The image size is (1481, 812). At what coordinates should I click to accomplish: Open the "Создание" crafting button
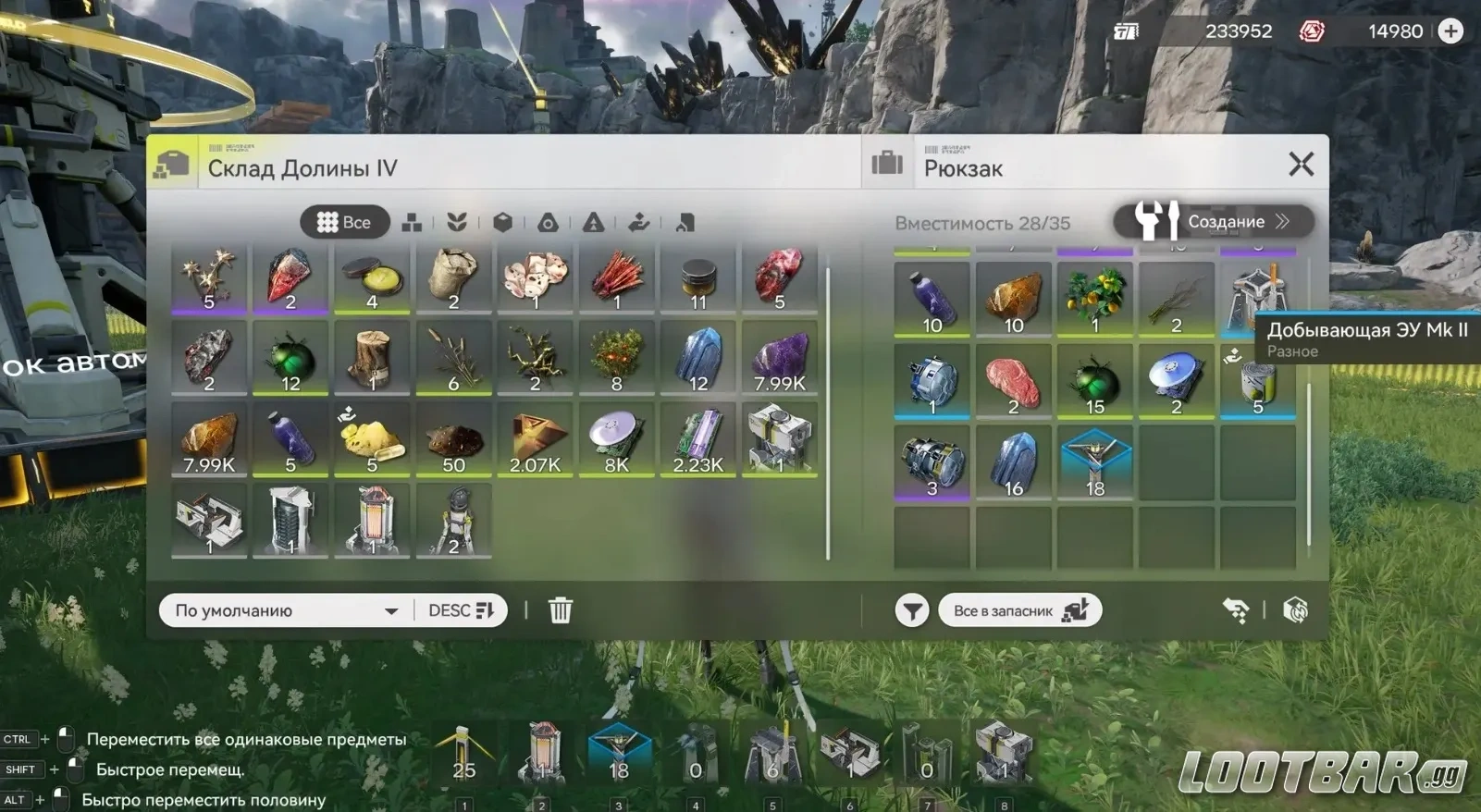(1214, 221)
